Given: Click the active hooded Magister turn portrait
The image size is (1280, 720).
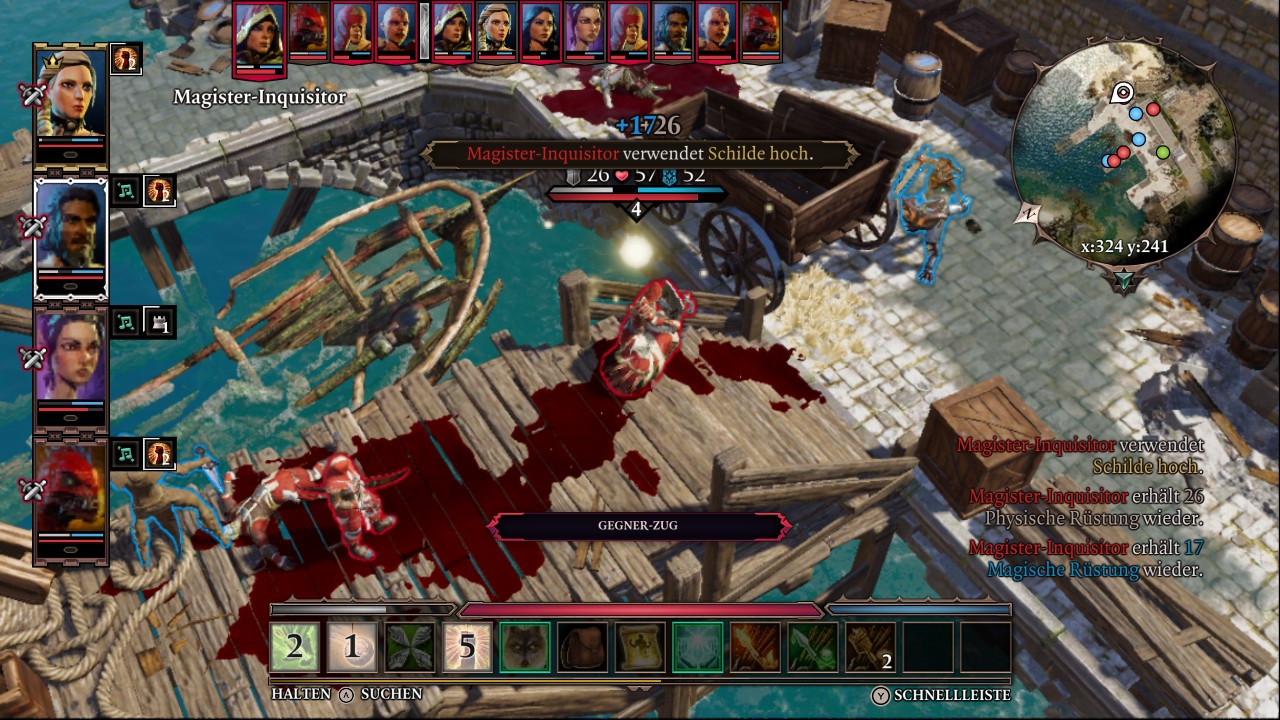Looking at the screenshot, I should click(259, 37).
